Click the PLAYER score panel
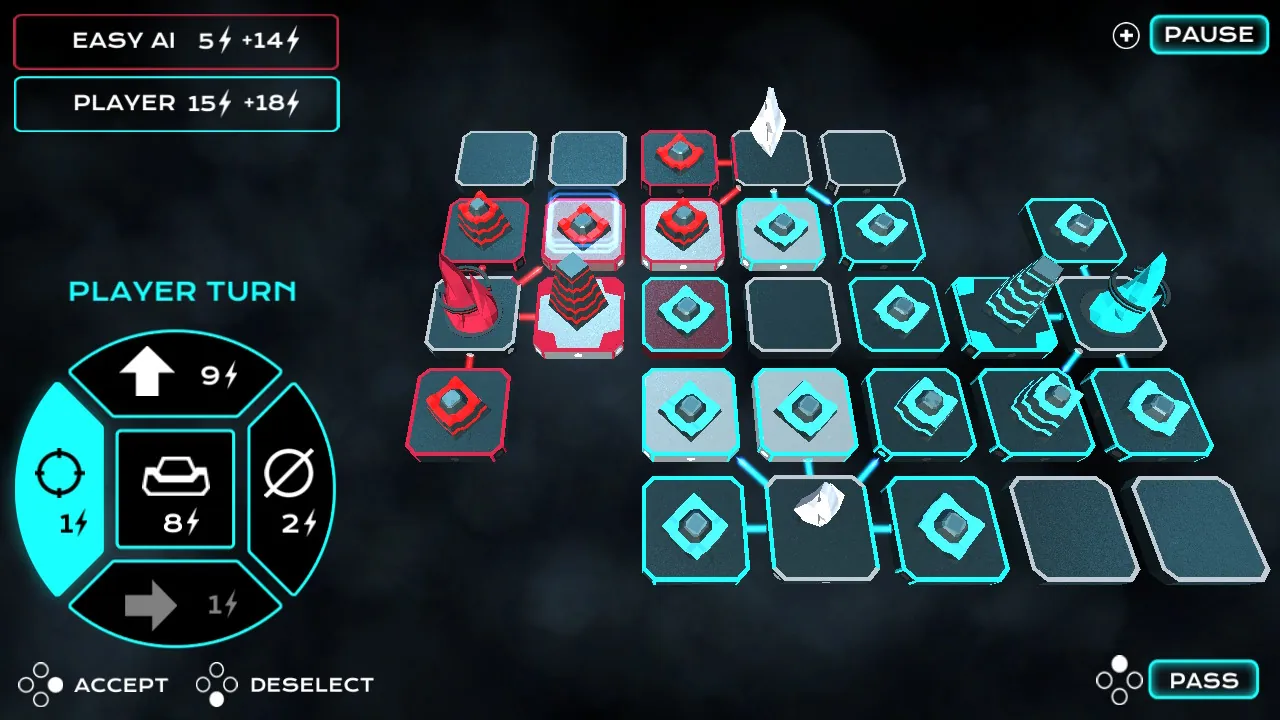The image size is (1280, 720). (x=176, y=104)
